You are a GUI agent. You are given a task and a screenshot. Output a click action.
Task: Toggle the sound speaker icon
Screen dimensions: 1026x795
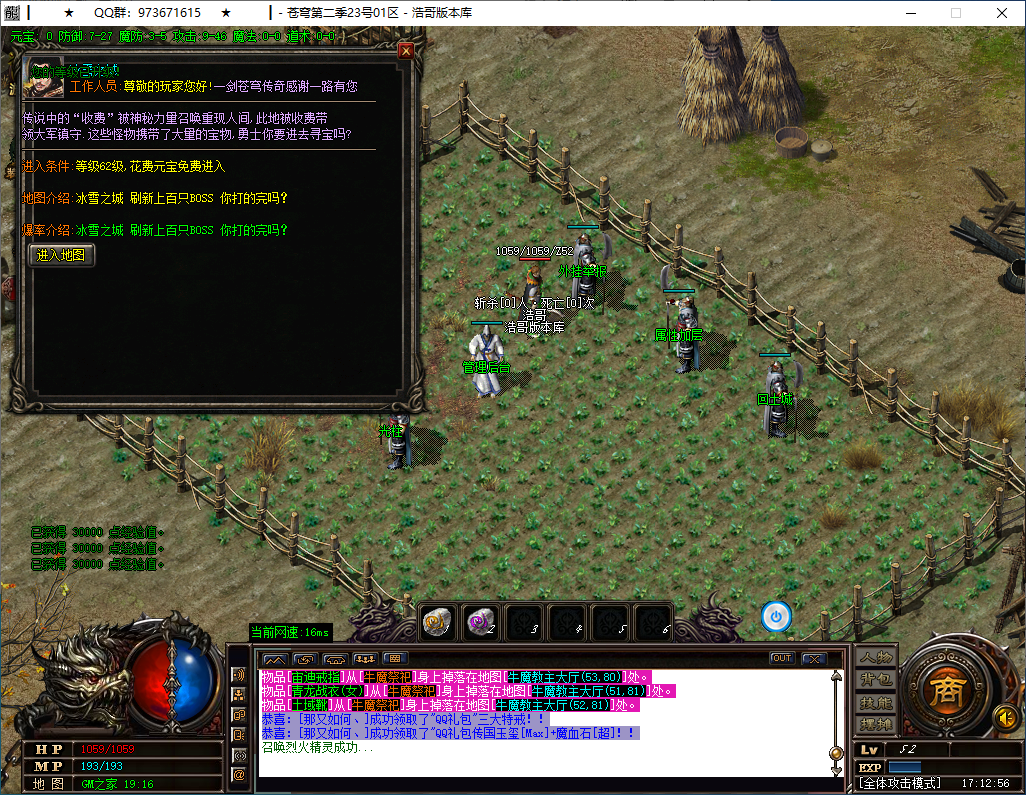[1005, 716]
